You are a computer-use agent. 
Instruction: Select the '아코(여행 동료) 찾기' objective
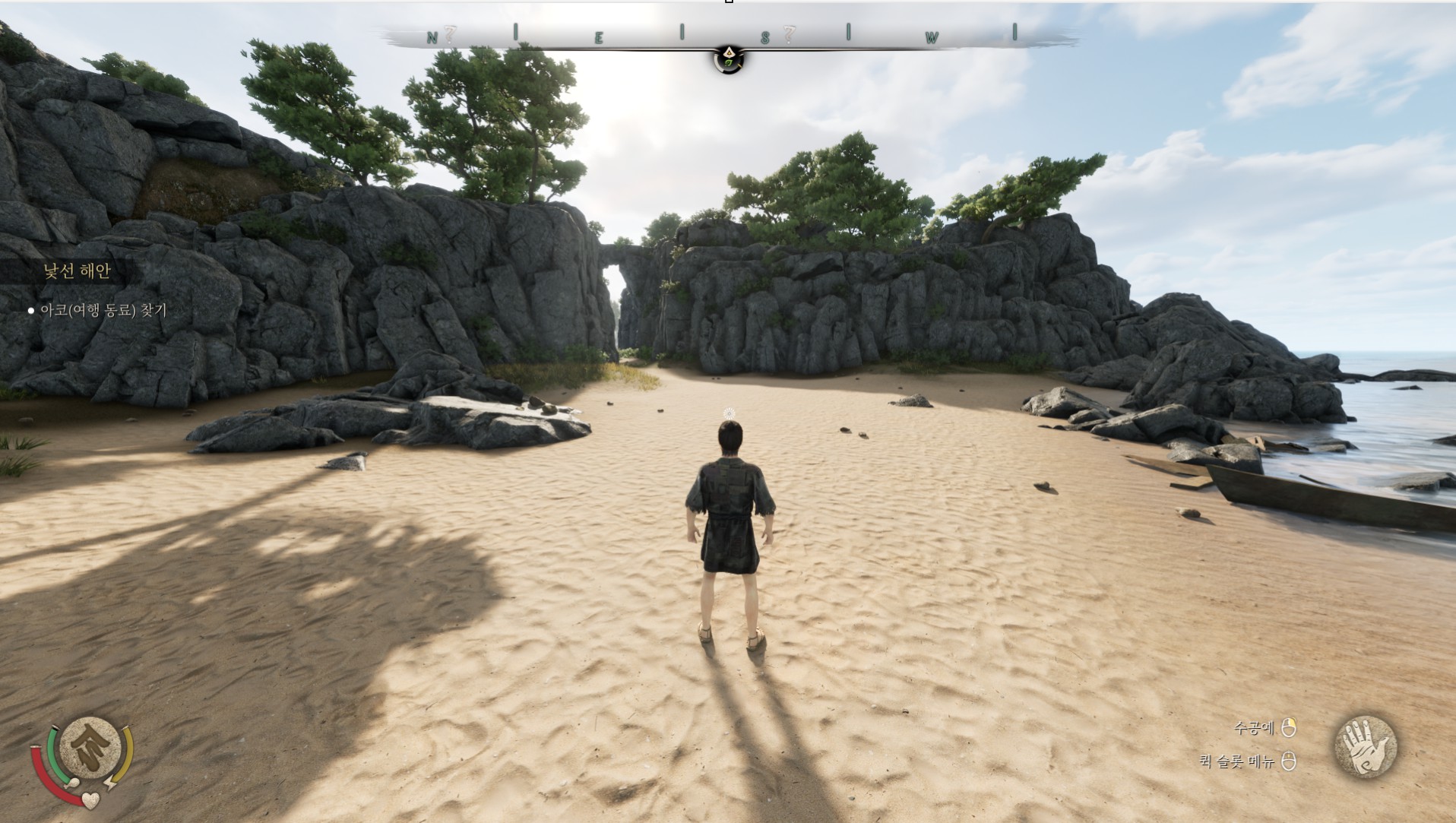point(103,310)
